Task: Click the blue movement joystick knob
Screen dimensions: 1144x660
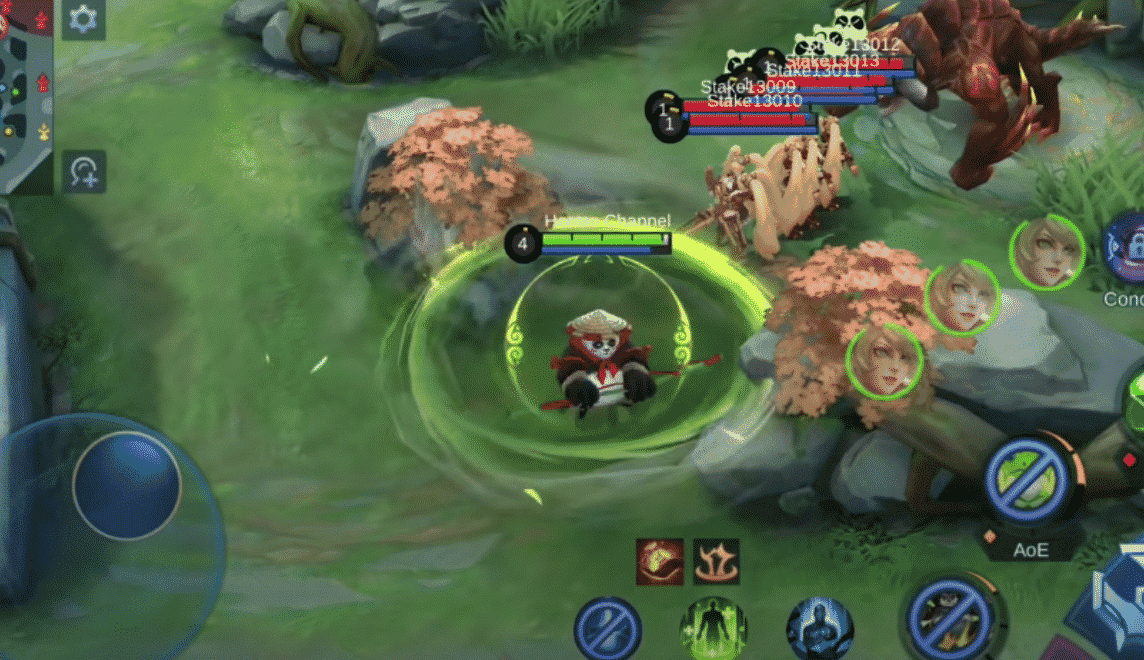Action: (126, 486)
